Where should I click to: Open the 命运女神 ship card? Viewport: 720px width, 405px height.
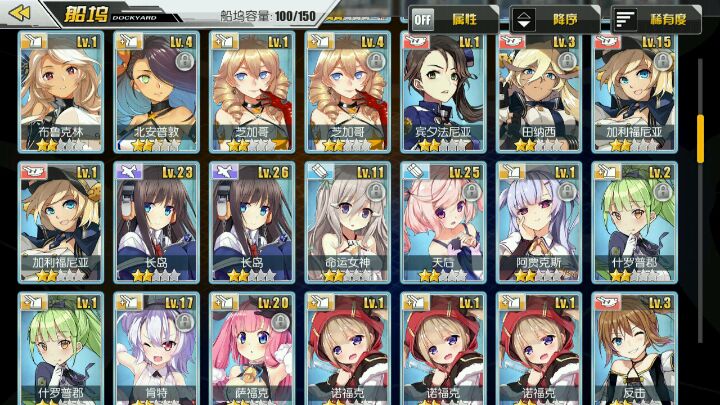coord(346,221)
